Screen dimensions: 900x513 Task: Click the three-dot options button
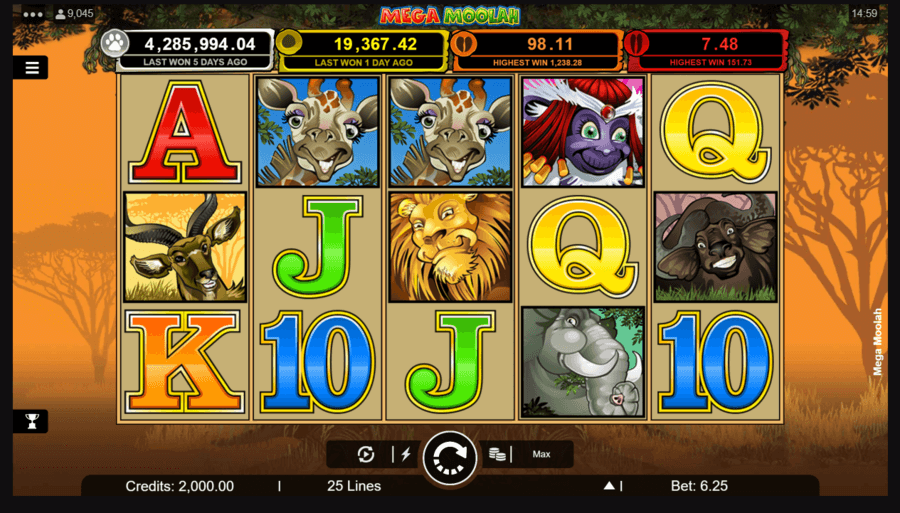pos(32,14)
